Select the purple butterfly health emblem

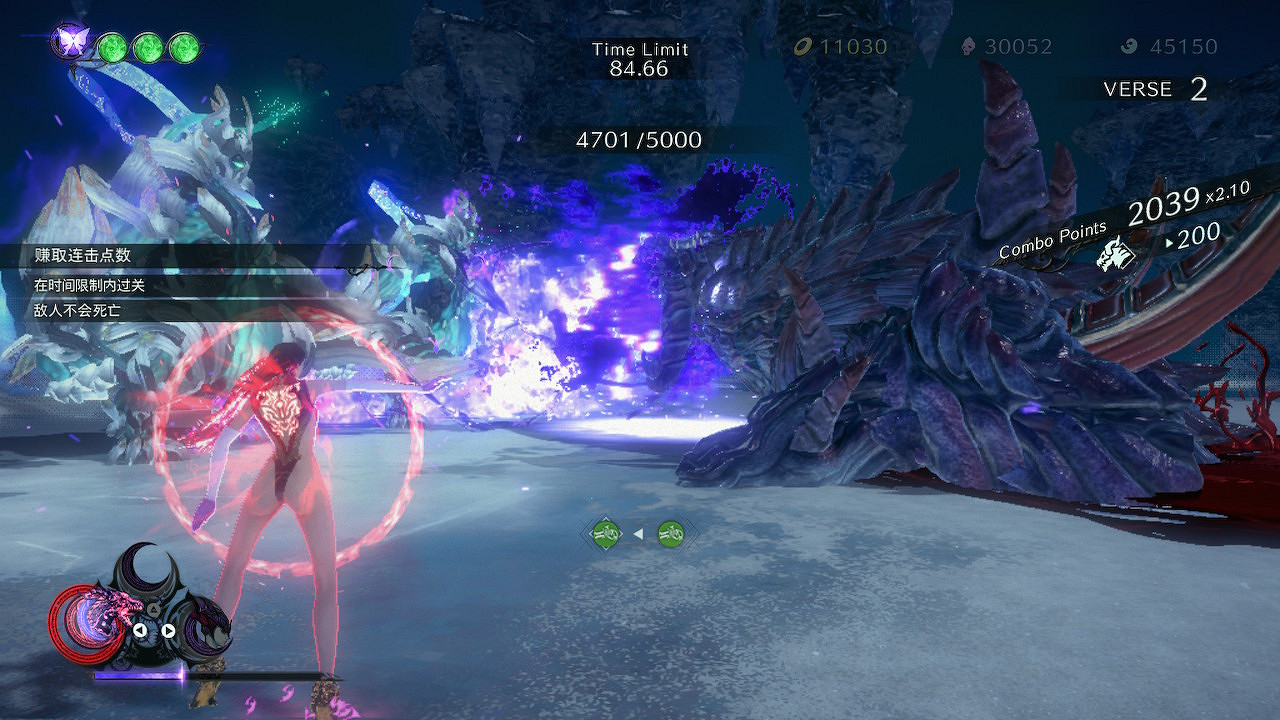click(x=72, y=40)
